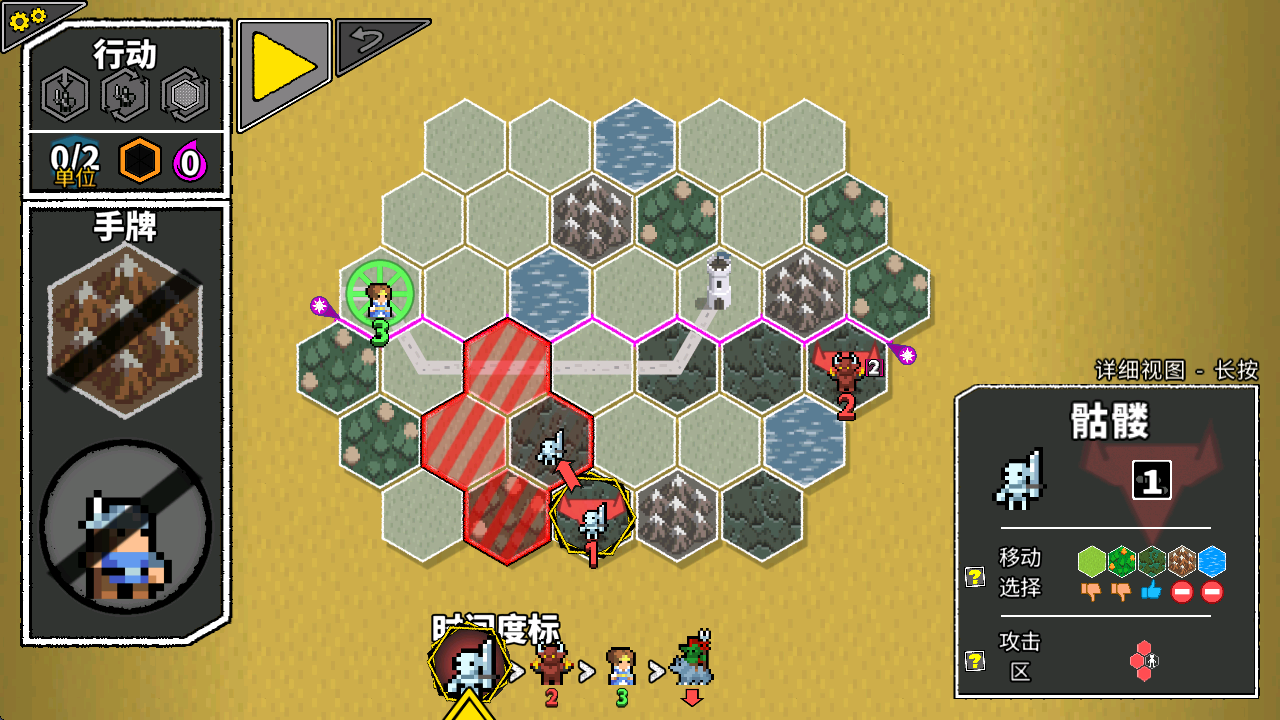Image resolution: width=1280 pixels, height=720 pixels.
Task: Choose the brown-haired girl in the timeline
Action: pyautogui.click(x=621, y=666)
